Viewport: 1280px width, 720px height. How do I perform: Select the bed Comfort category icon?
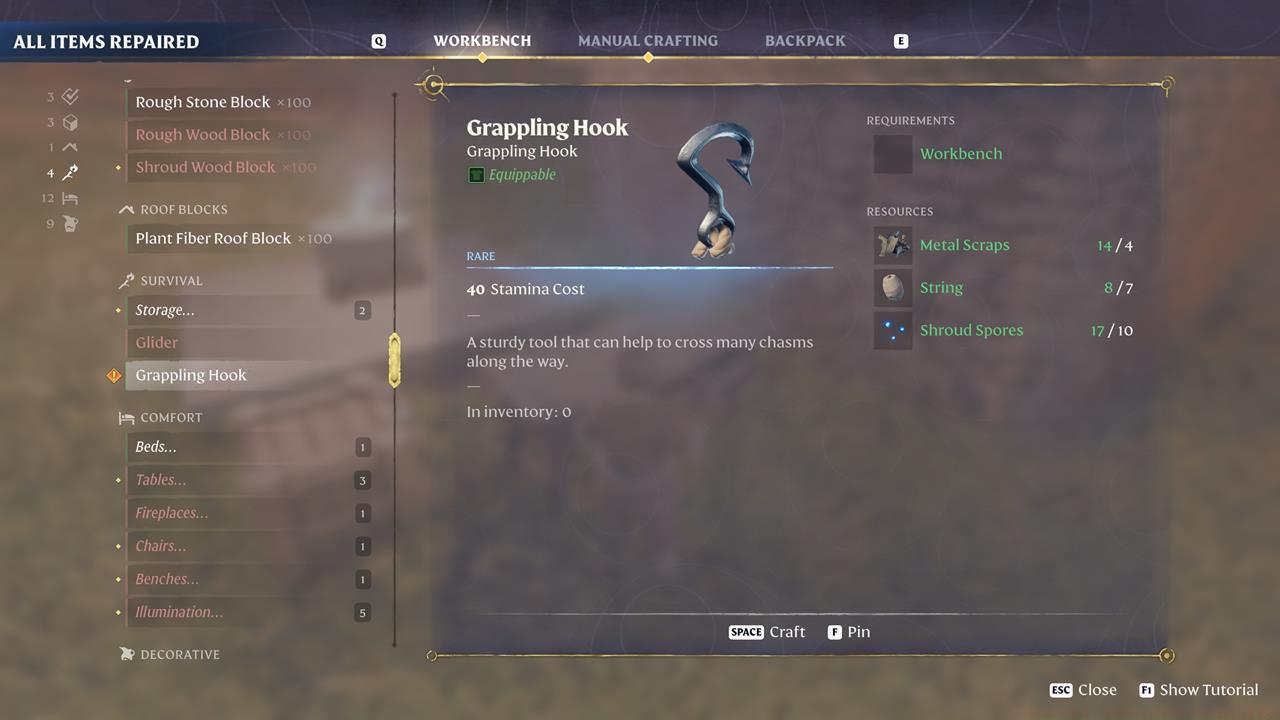point(68,198)
